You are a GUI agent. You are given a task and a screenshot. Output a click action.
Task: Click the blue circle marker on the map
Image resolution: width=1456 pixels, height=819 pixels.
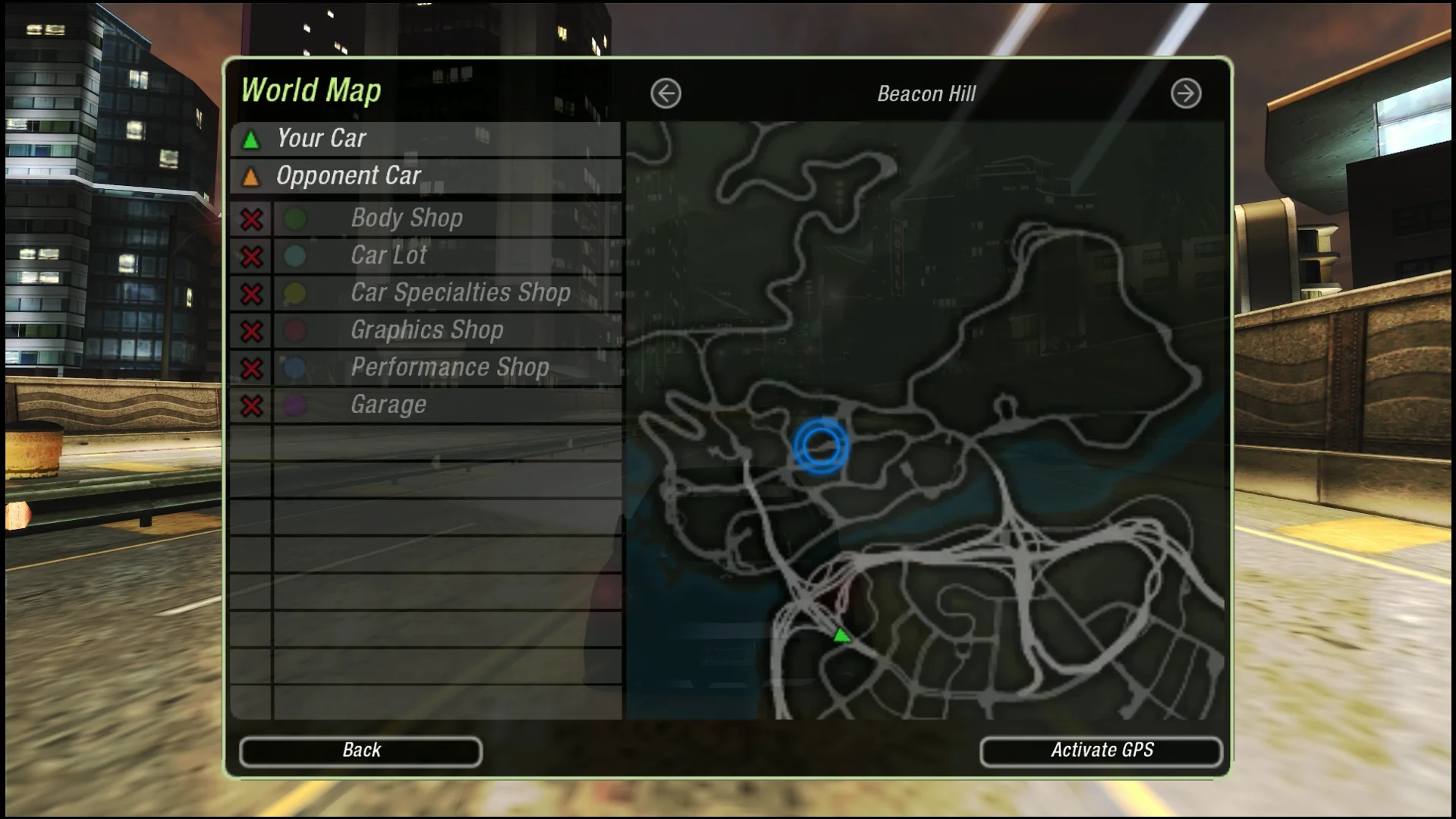820,446
